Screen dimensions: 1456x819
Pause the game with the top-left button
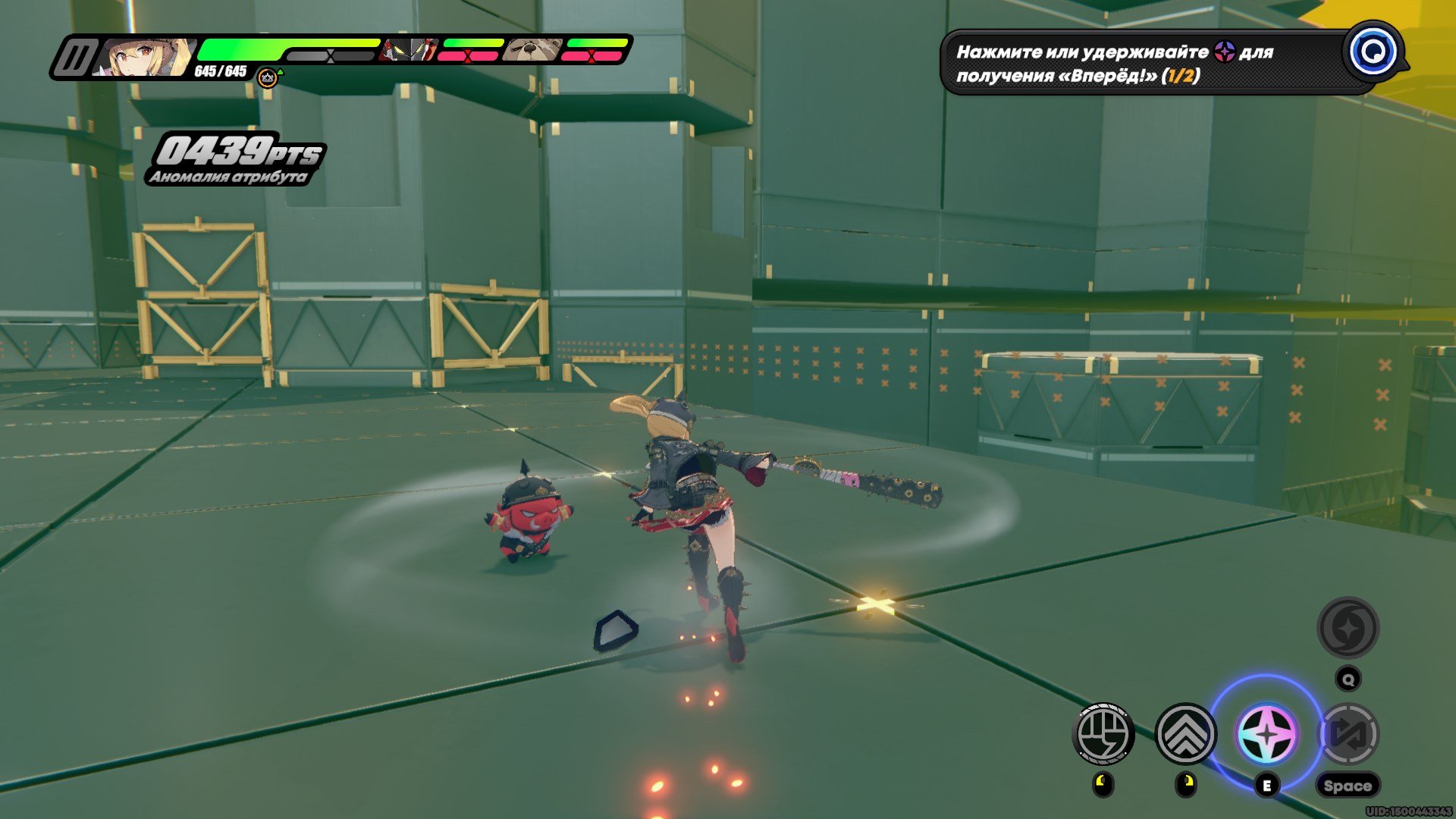(x=74, y=58)
